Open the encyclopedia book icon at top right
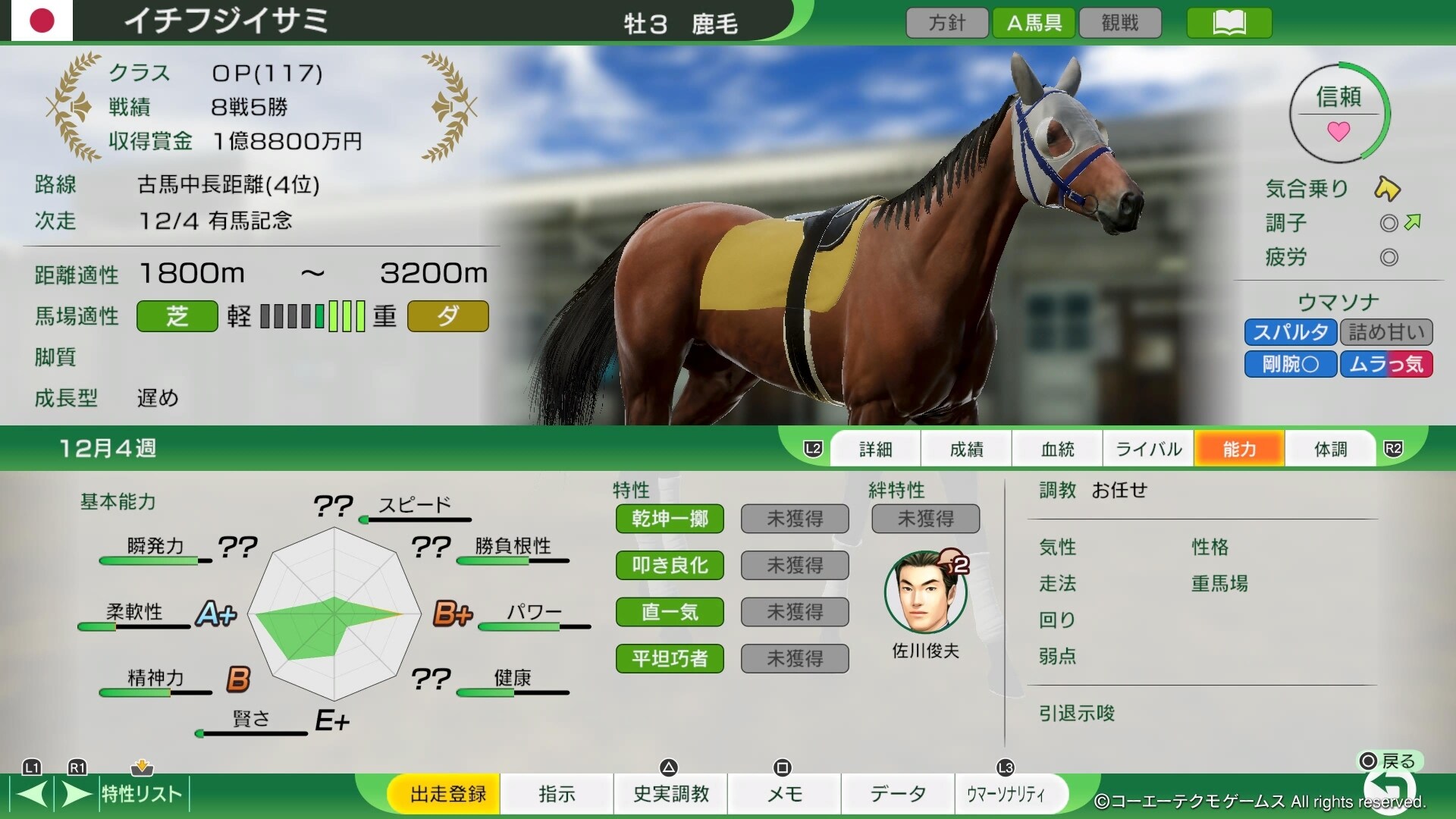 [1228, 23]
